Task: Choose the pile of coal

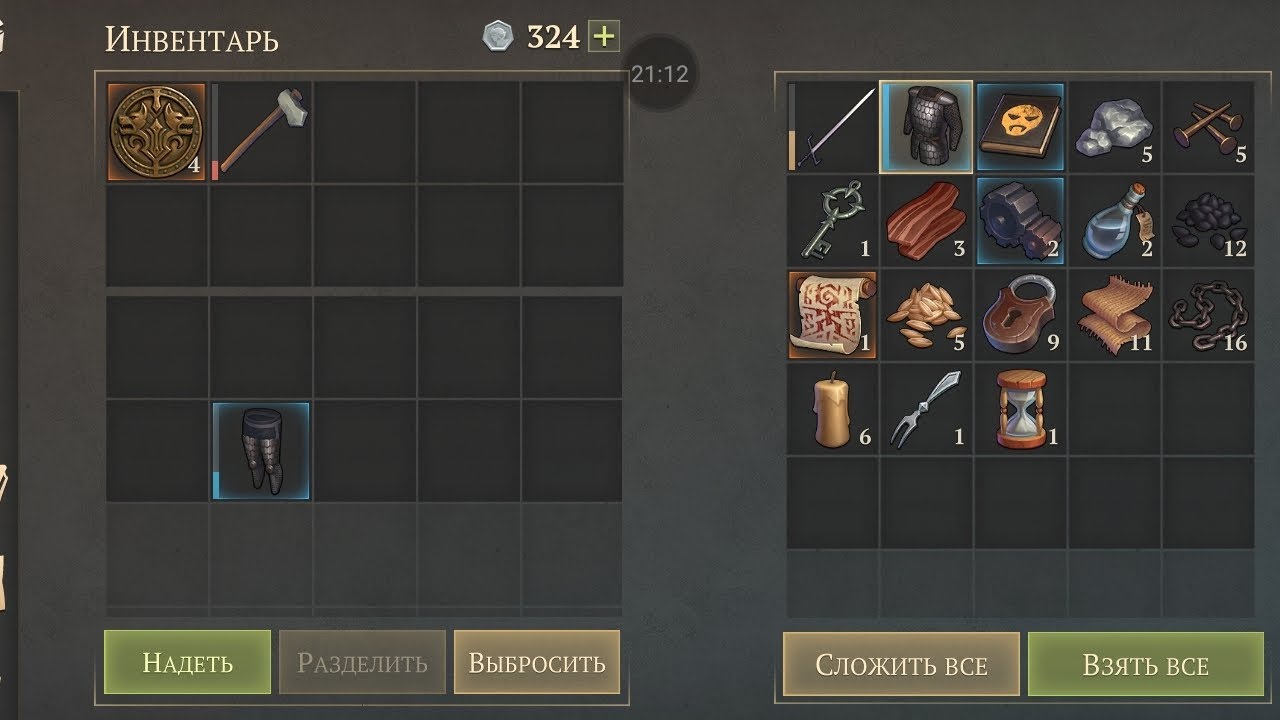Action: (x=1208, y=221)
